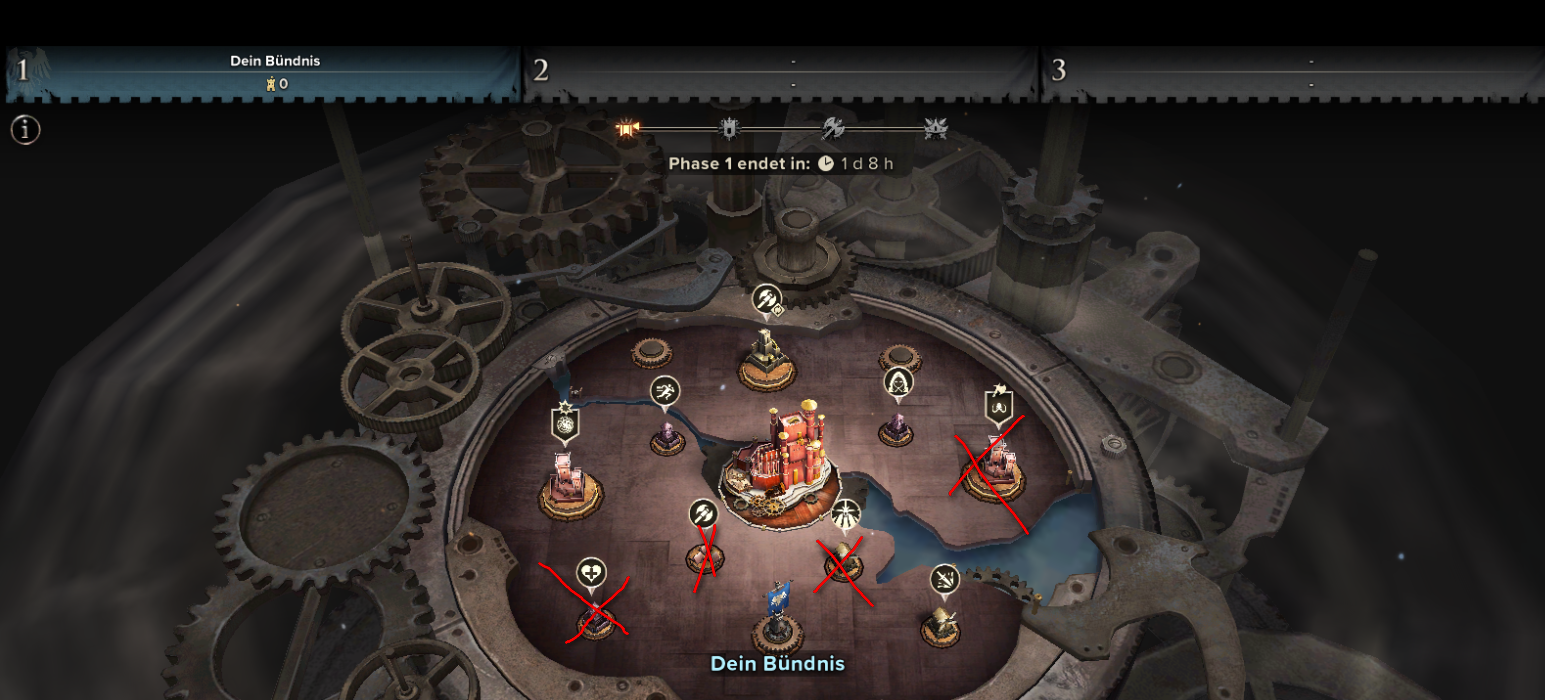Select the axe marker above the dark tower
Screen dimensions: 1545x700
pyautogui.click(x=766, y=299)
